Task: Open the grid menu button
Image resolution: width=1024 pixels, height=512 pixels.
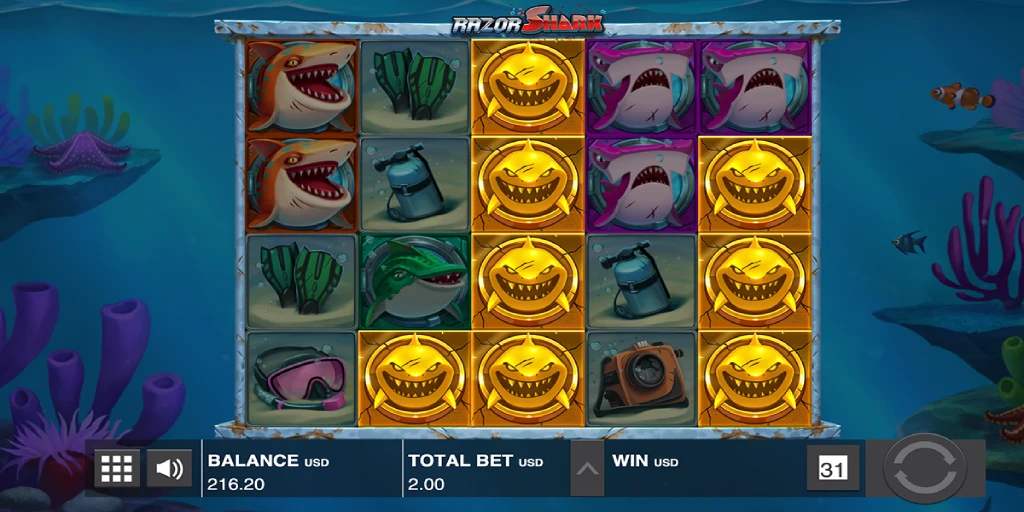Action: click(x=117, y=468)
